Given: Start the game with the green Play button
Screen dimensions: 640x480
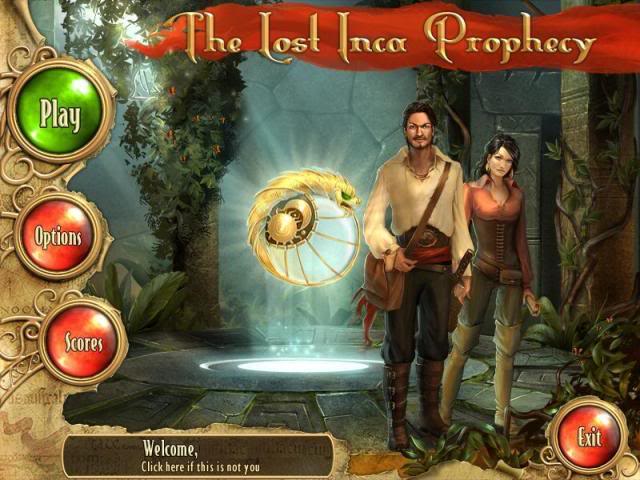Looking at the screenshot, I should (59, 113).
